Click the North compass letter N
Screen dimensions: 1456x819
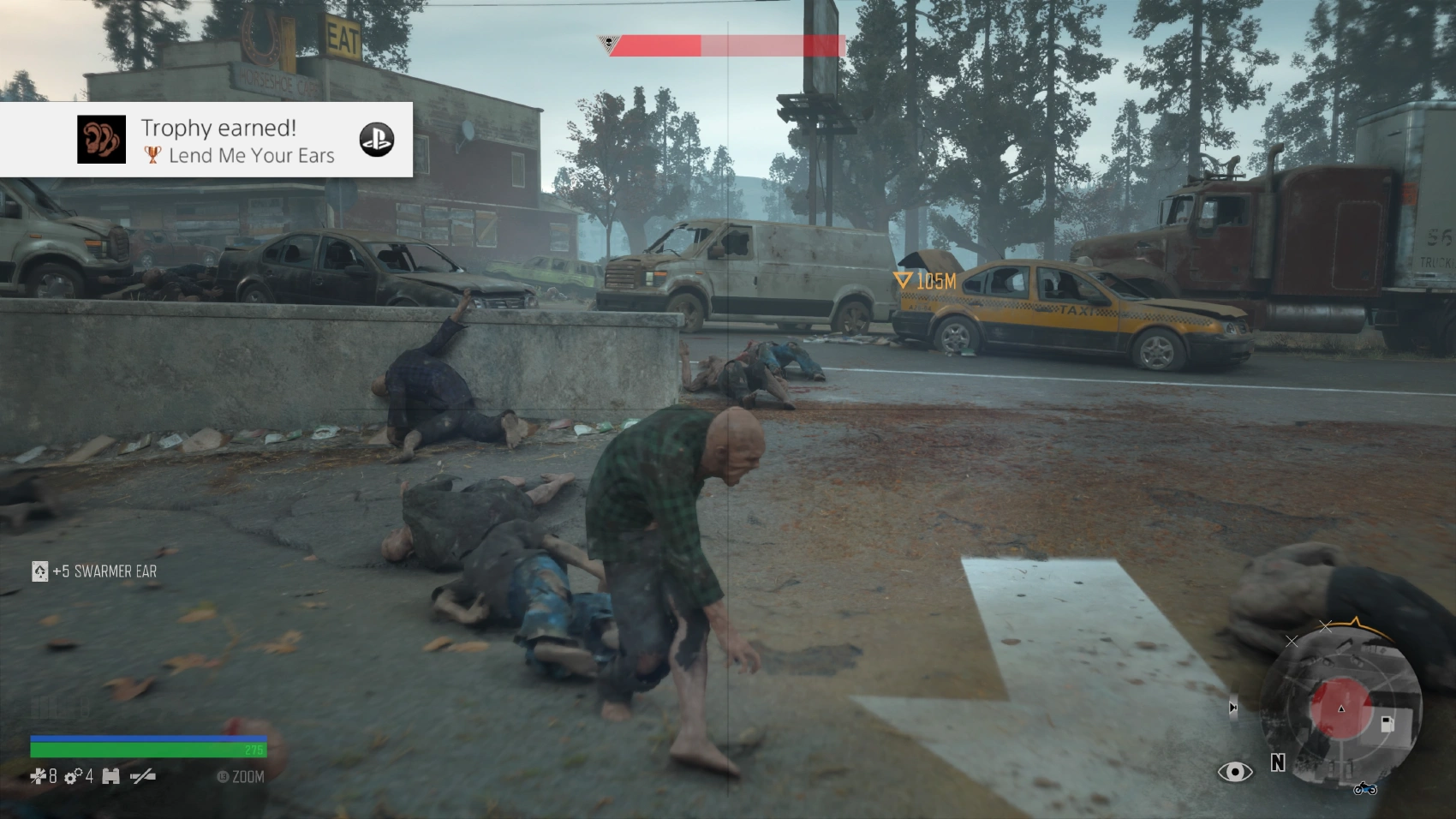[x=1278, y=763]
